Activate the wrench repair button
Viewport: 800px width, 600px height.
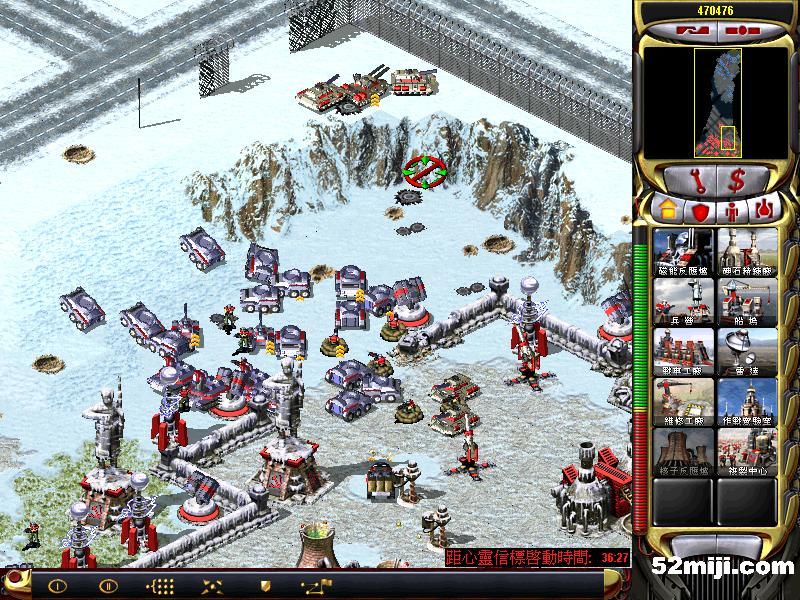click(x=695, y=180)
